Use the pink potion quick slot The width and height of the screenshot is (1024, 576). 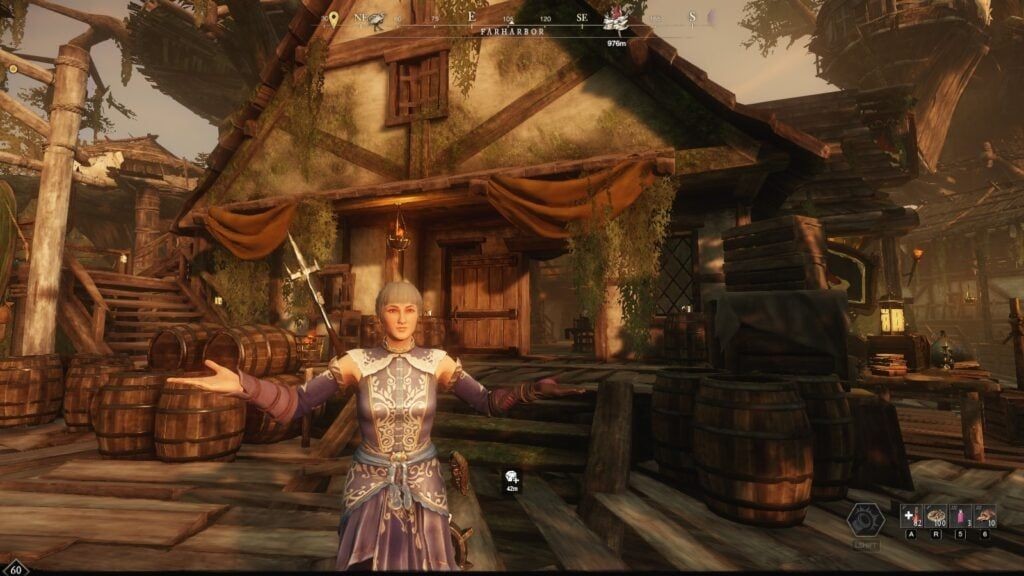pyautogui.click(x=961, y=516)
